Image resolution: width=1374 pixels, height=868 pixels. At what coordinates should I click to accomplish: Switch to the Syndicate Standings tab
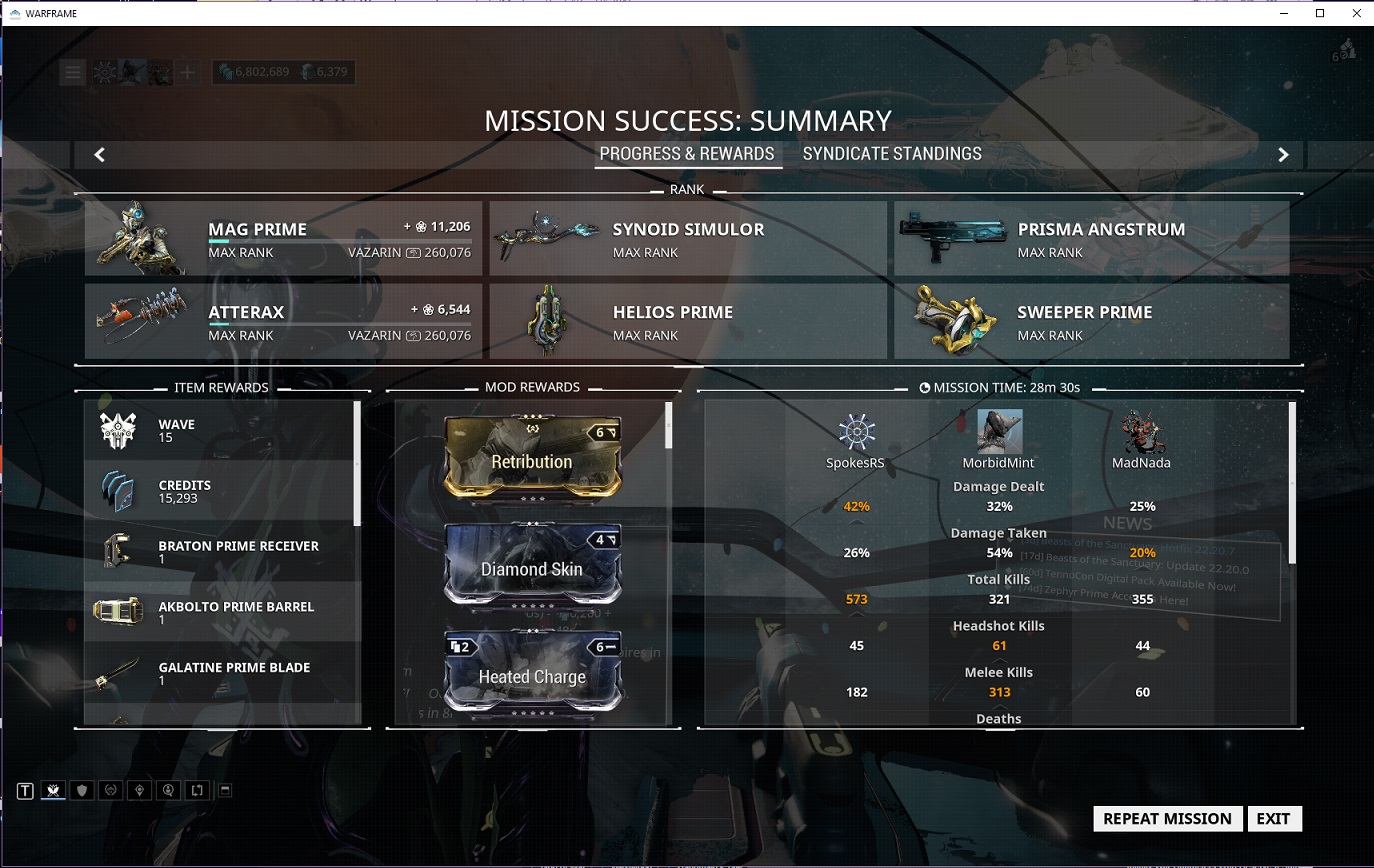(892, 154)
